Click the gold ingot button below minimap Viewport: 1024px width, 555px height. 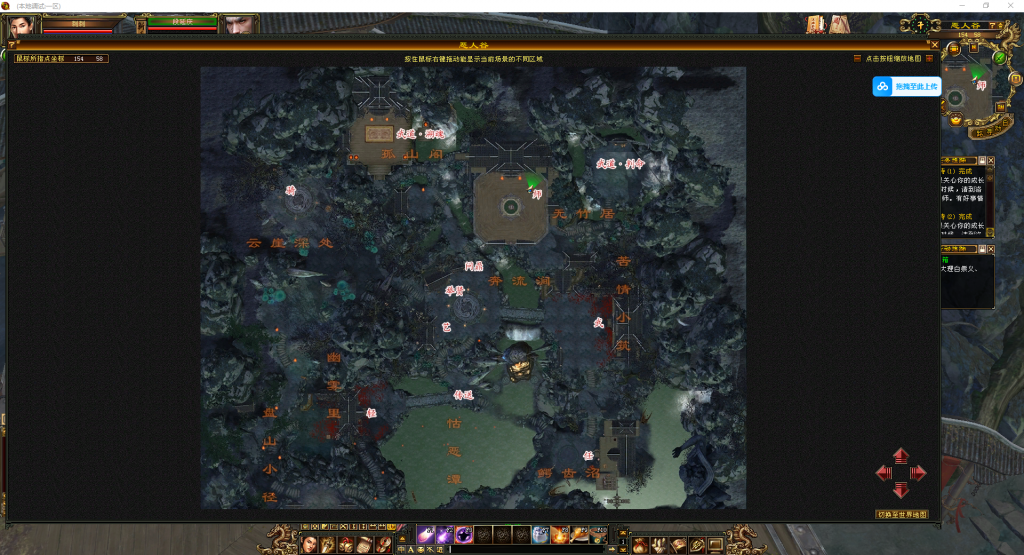pyautogui.click(x=956, y=120)
